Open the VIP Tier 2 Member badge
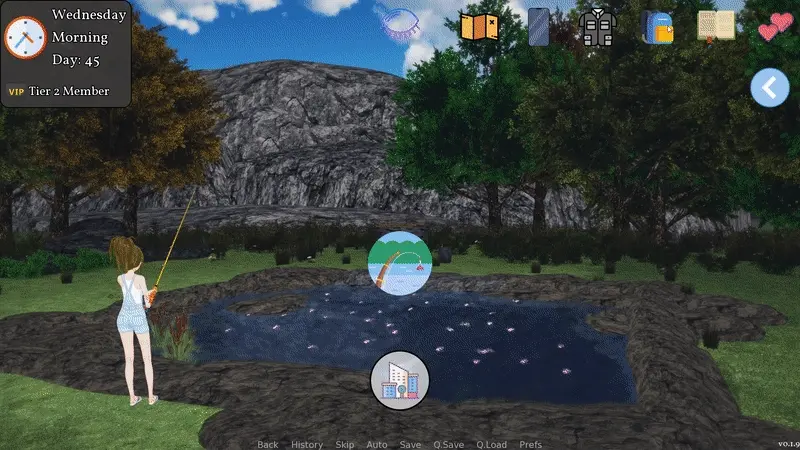Viewport: 800px width, 450px height. click(x=58, y=91)
